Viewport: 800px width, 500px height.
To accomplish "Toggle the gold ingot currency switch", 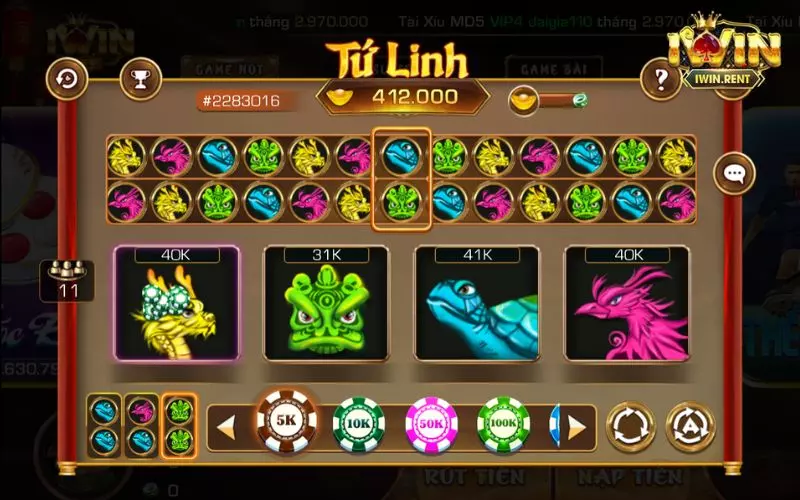I will click(548, 100).
